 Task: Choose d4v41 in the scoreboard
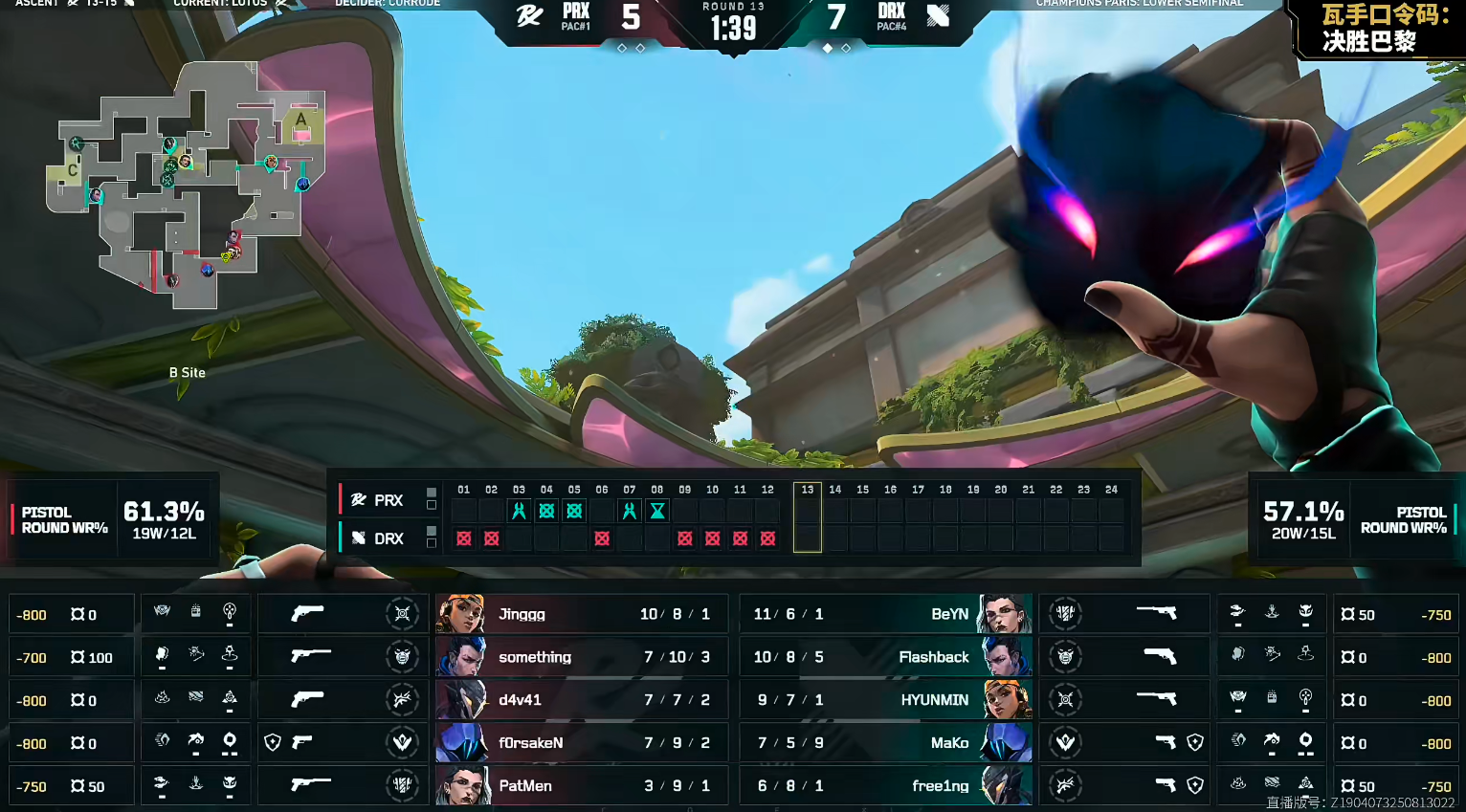[581, 700]
